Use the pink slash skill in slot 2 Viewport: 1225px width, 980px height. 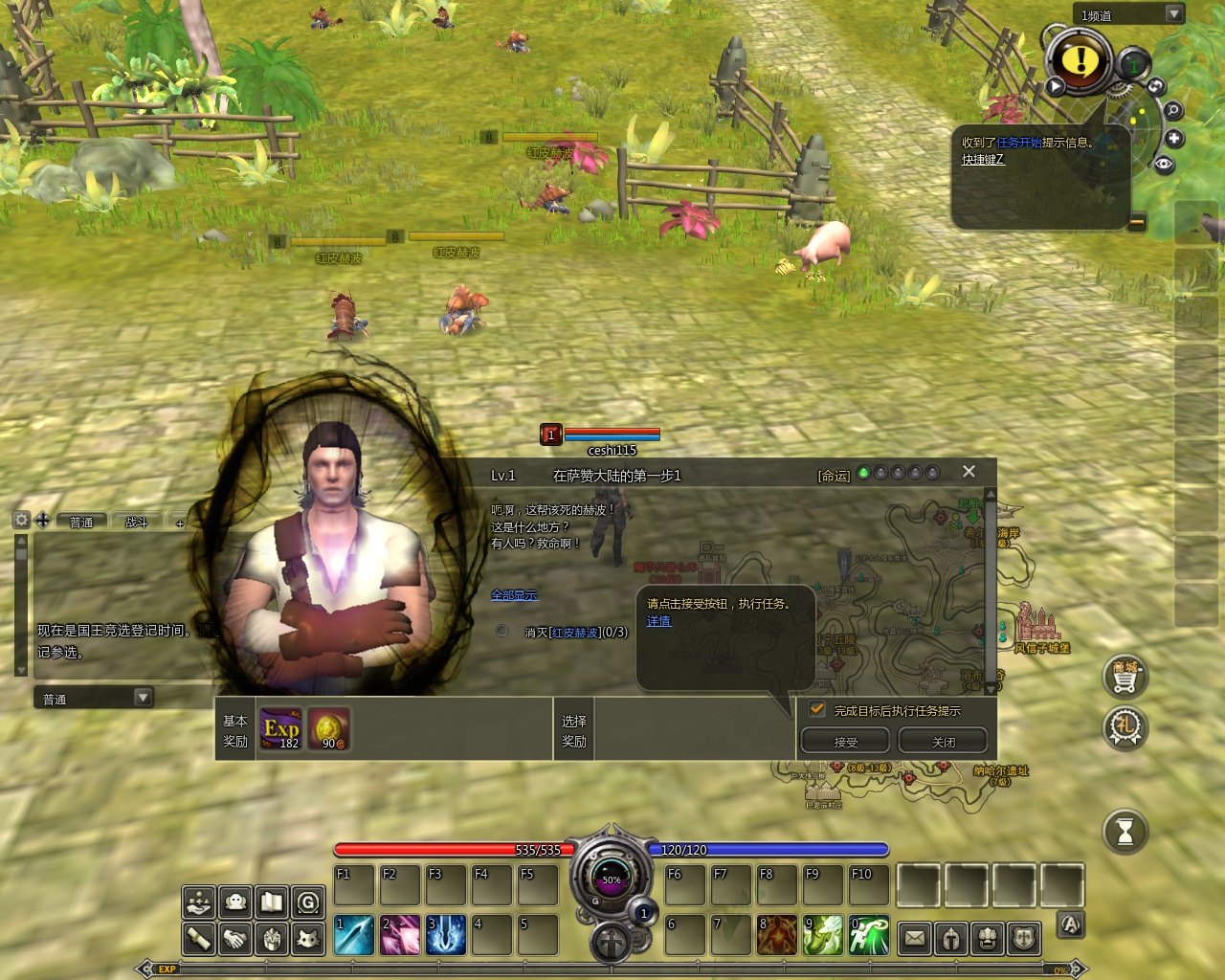pos(399,935)
